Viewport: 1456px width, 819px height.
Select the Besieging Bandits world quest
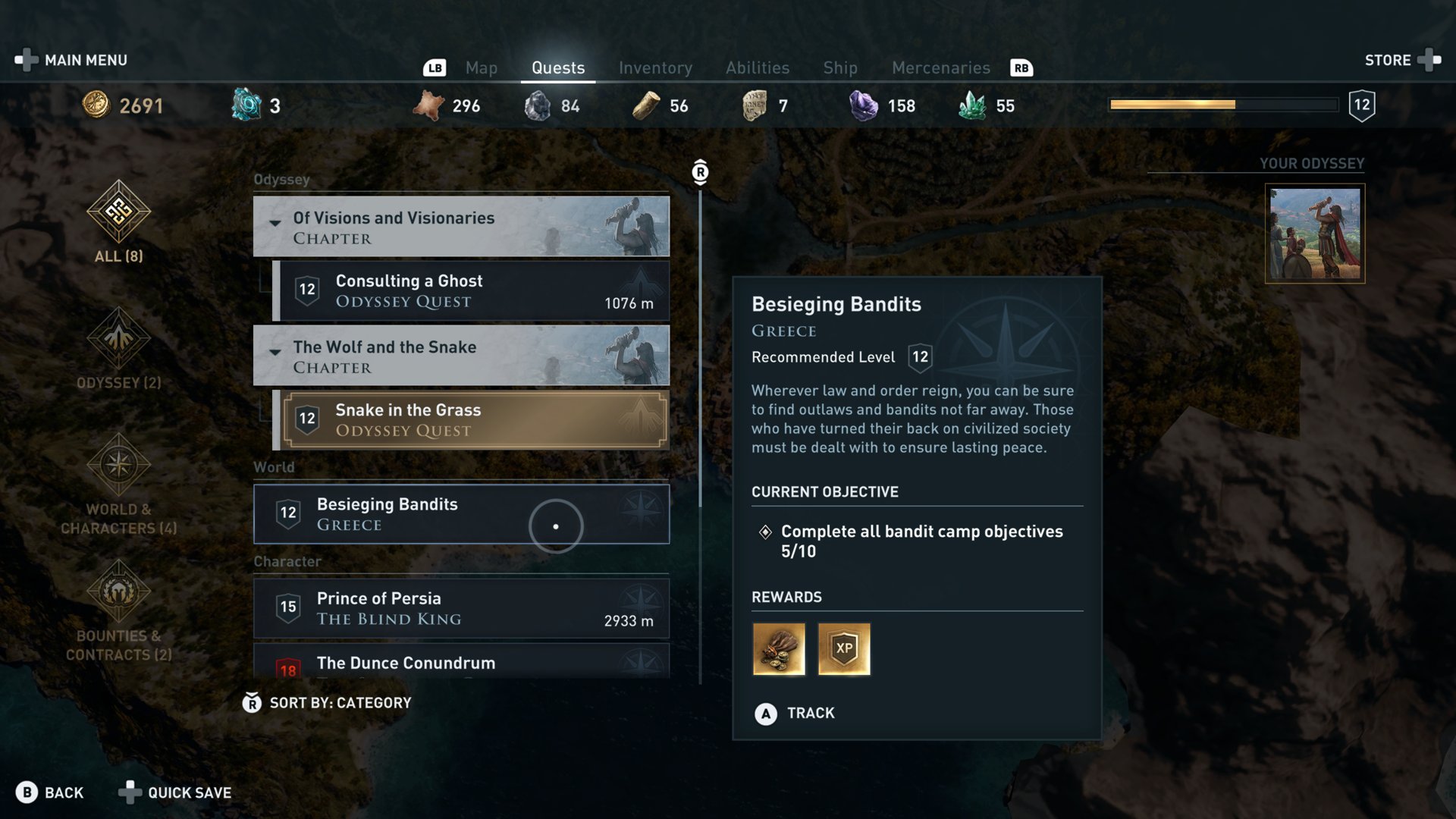pyautogui.click(x=461, y=514)
